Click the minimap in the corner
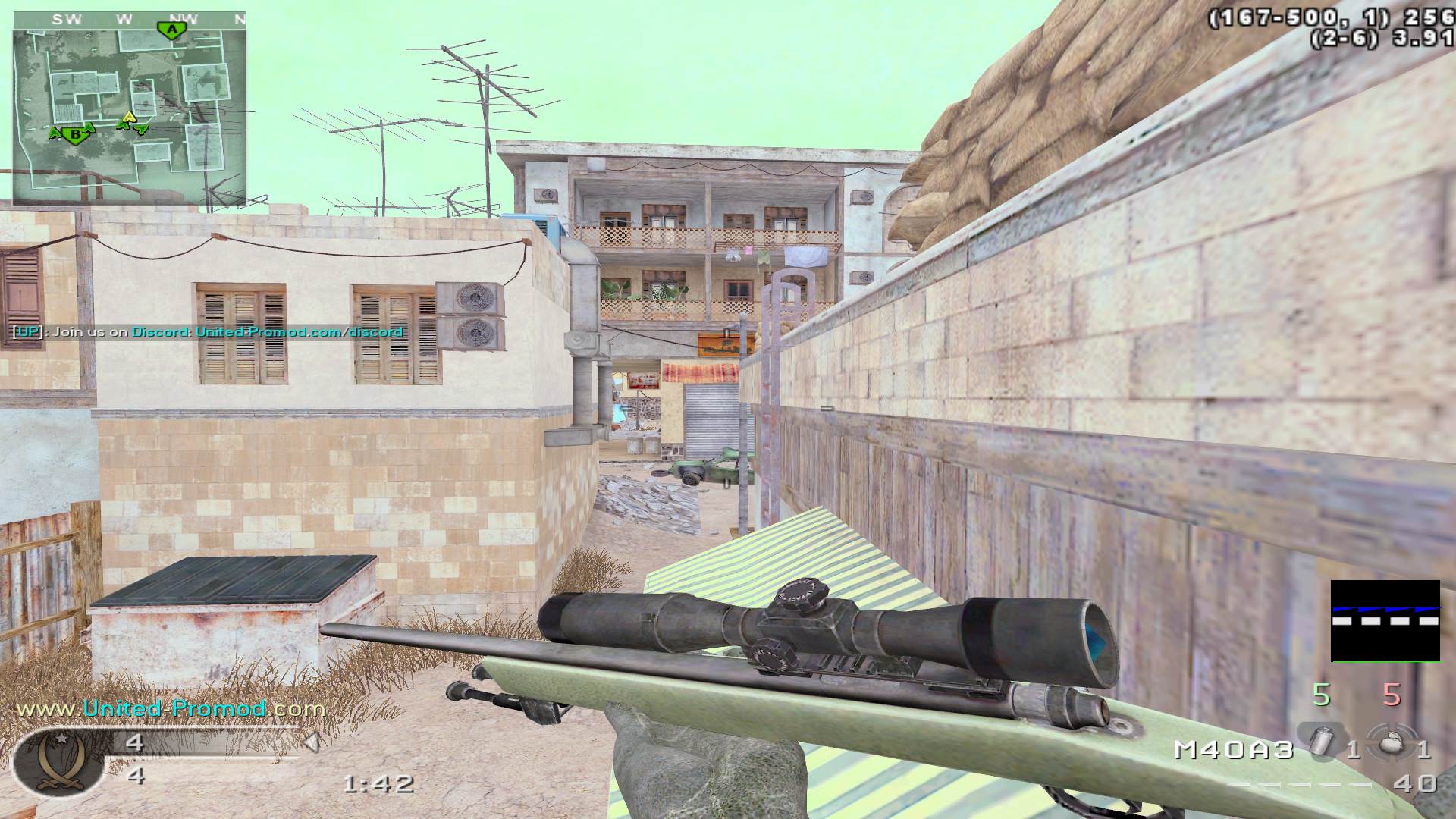Screen dimensions: 1456x819 click(x=130, y=108)
